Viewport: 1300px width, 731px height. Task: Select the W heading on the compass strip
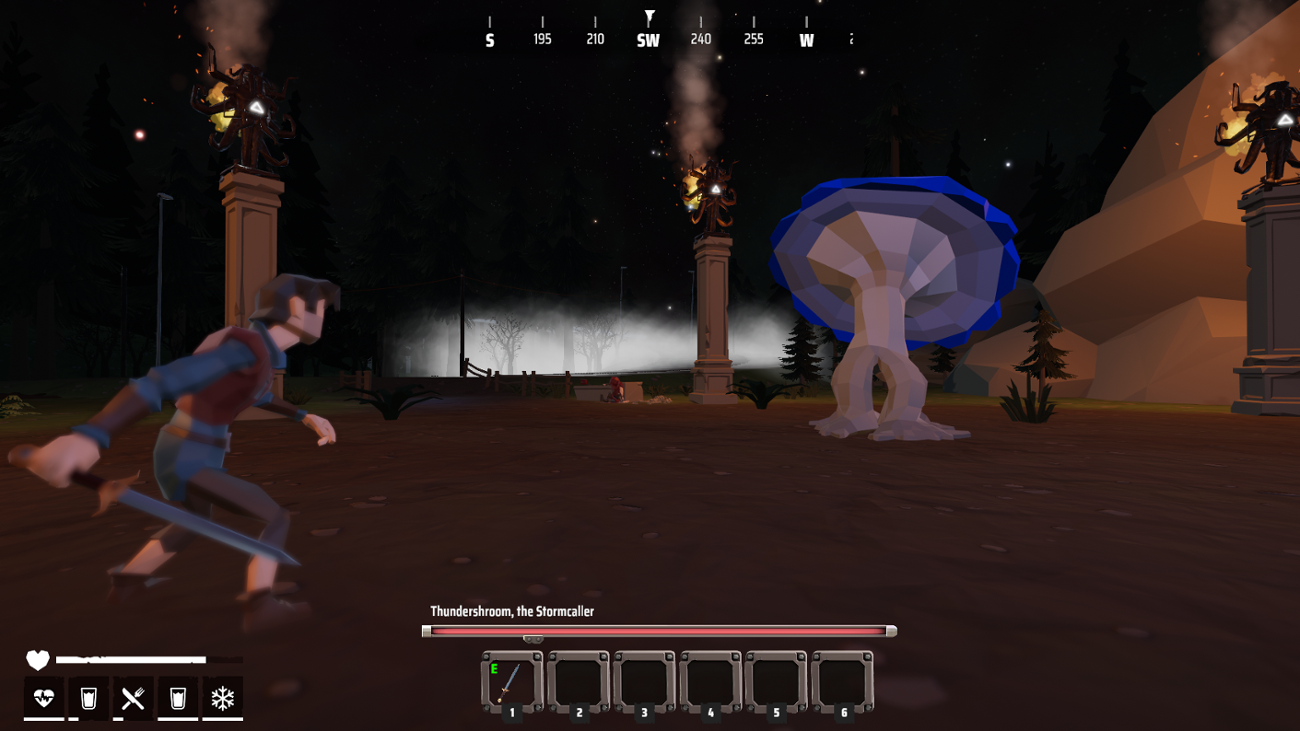806,40
